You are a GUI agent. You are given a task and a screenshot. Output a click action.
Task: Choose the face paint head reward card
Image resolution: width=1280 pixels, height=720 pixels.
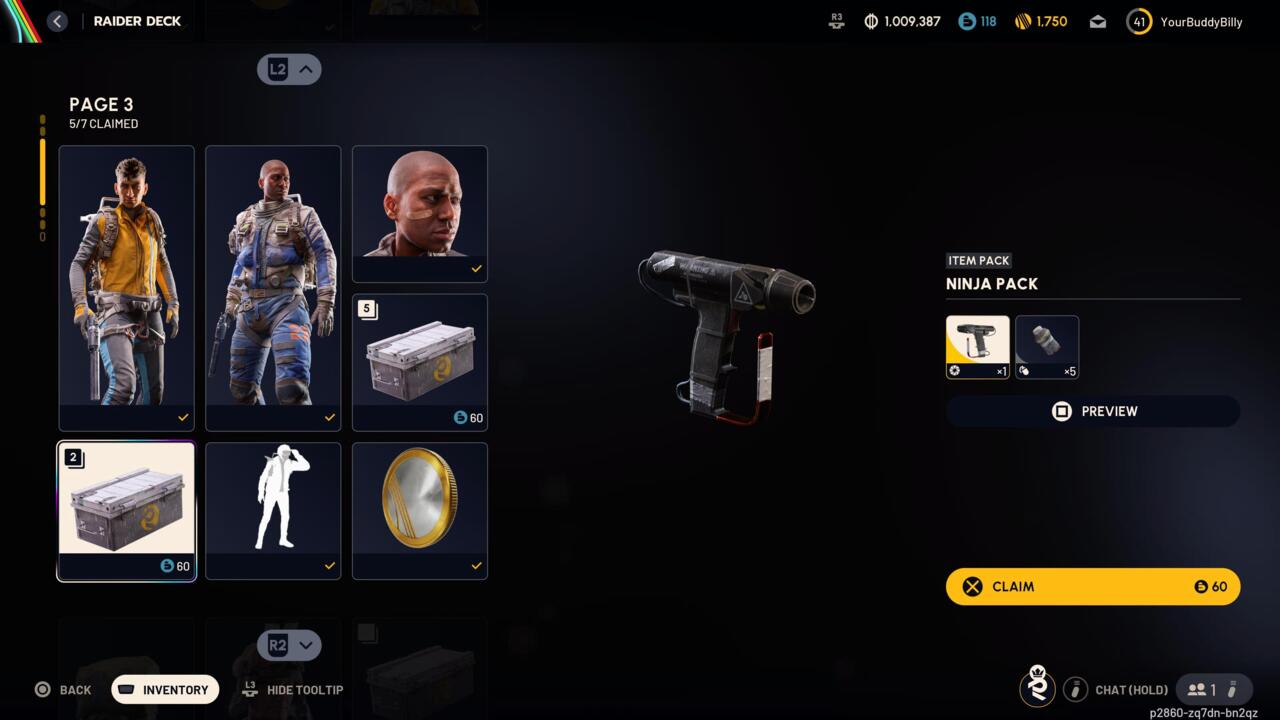pyautogui.click(x=420, y=213)
